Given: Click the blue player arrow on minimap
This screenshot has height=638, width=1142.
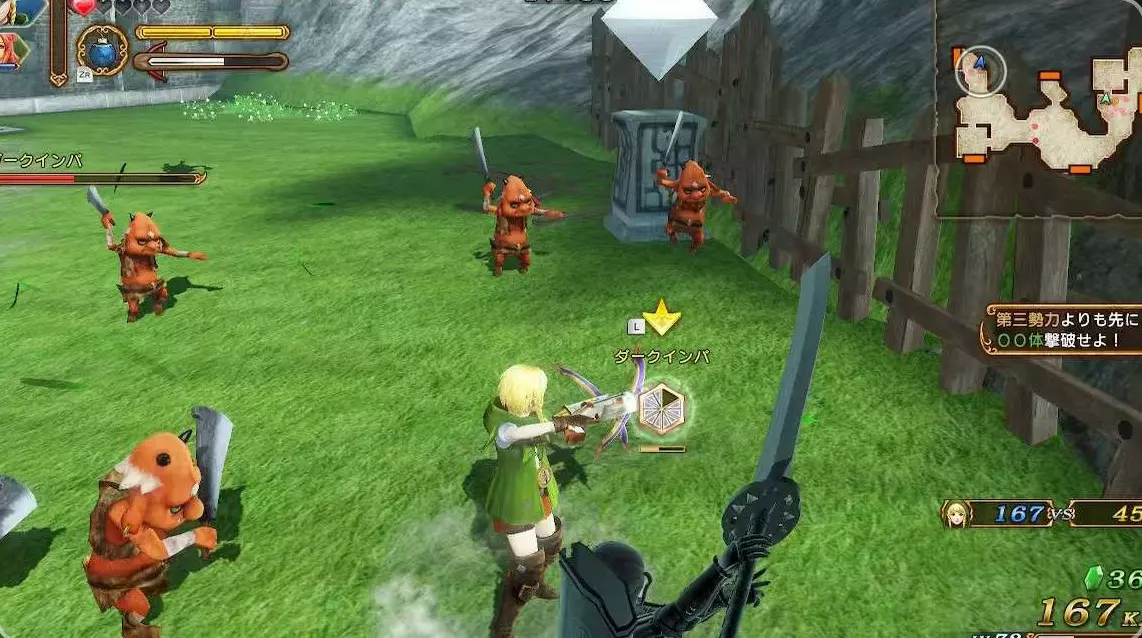Looking at the screenshot, I should click(x=980, y=63).
